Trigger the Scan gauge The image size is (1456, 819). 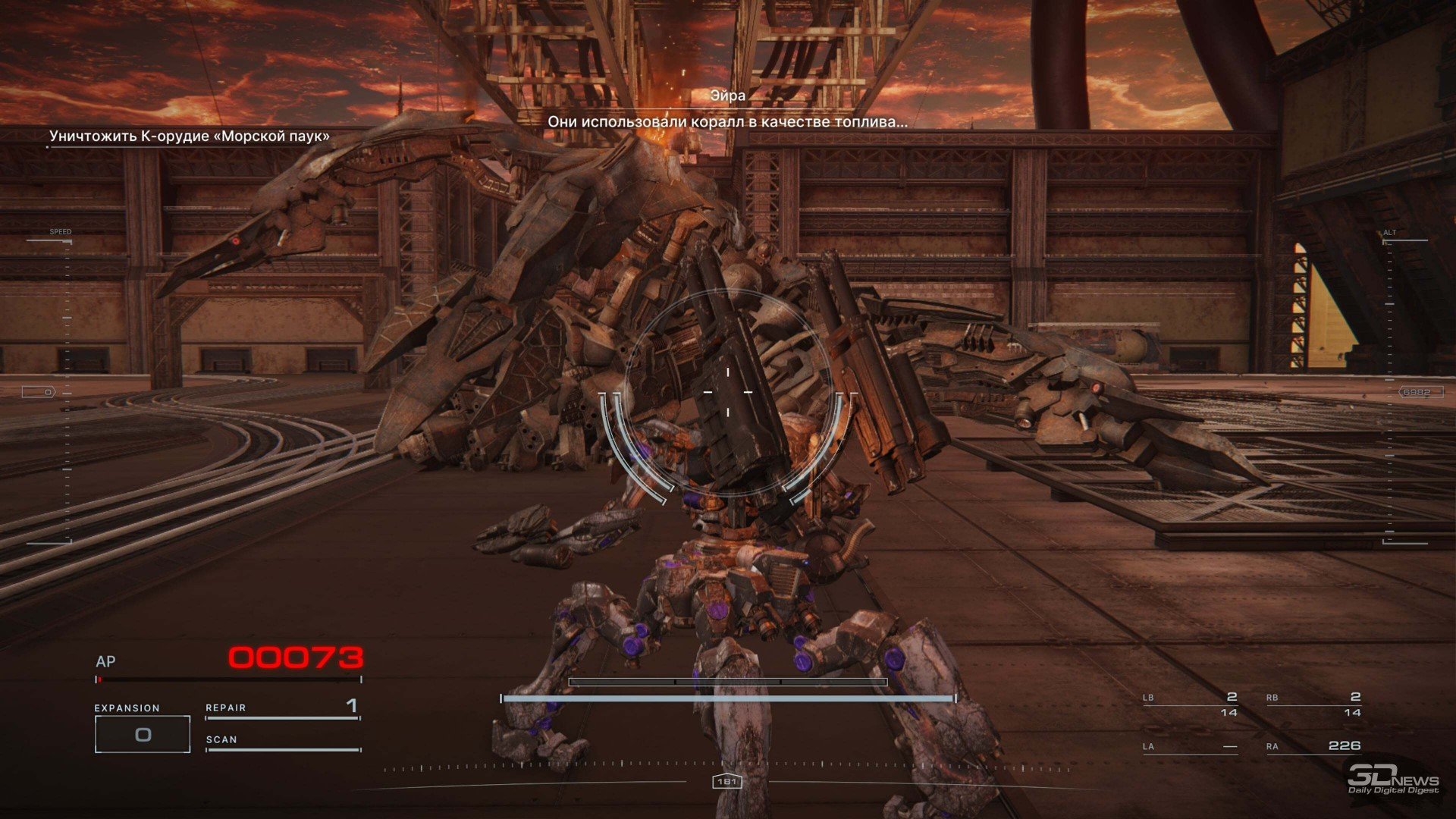282,741
